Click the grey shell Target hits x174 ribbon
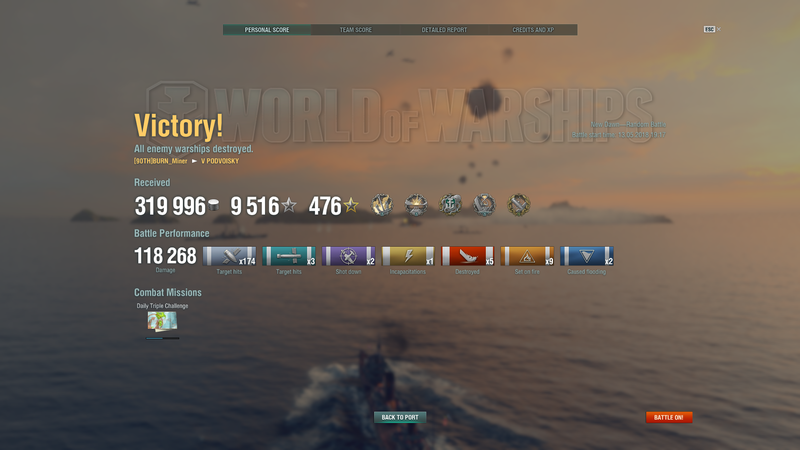Viewport: 800px width, 450px height. point(229,256)
